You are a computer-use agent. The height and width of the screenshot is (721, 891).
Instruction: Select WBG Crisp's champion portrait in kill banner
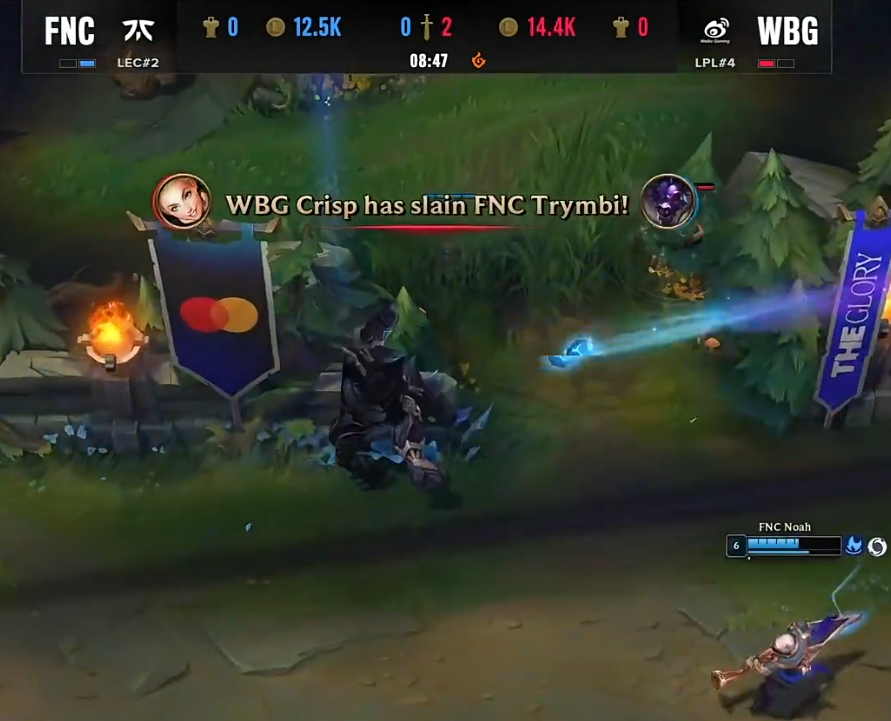tap(181, 202)
